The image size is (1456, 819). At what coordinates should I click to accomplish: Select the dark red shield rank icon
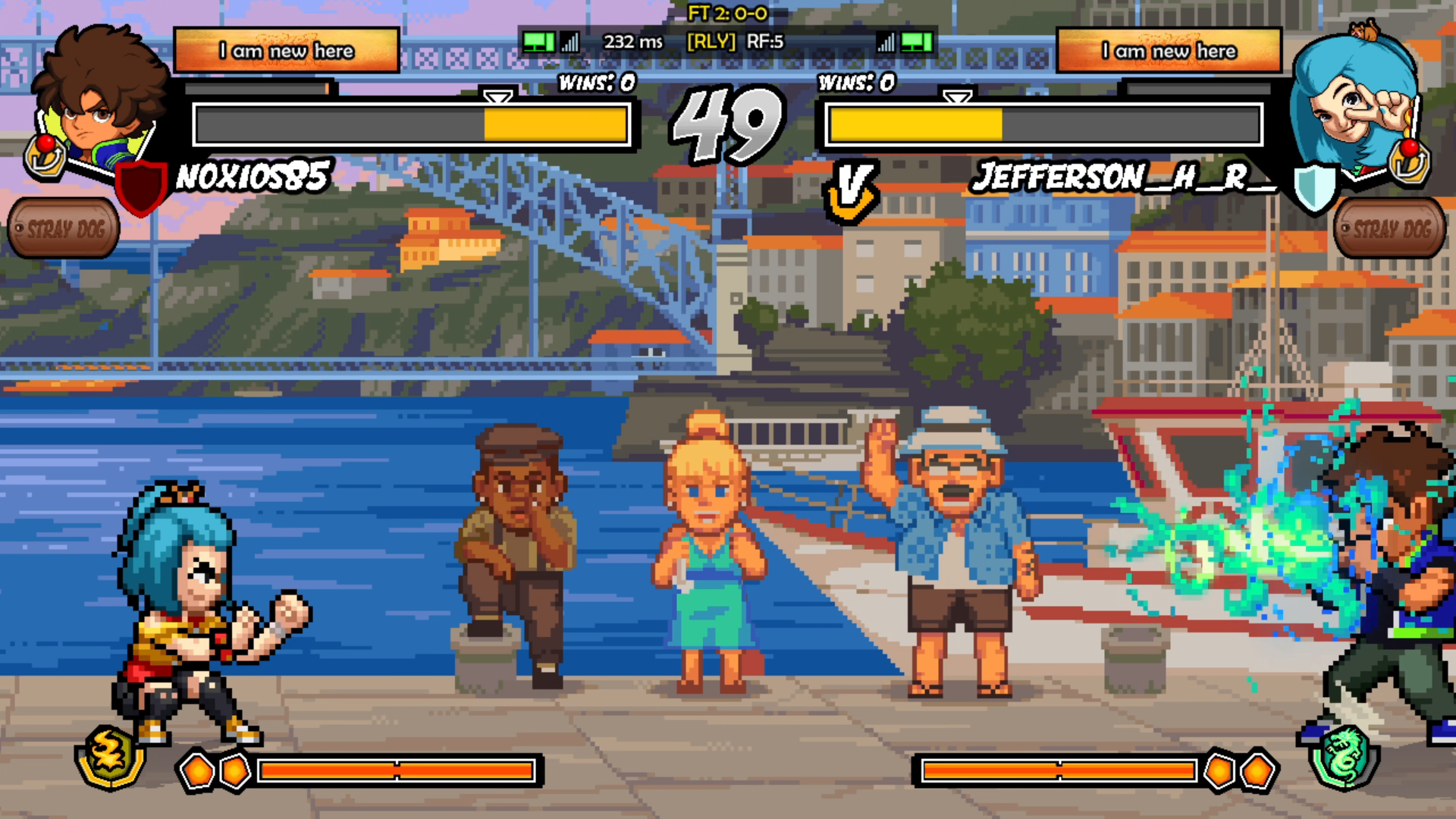click(x=141, y=187)
